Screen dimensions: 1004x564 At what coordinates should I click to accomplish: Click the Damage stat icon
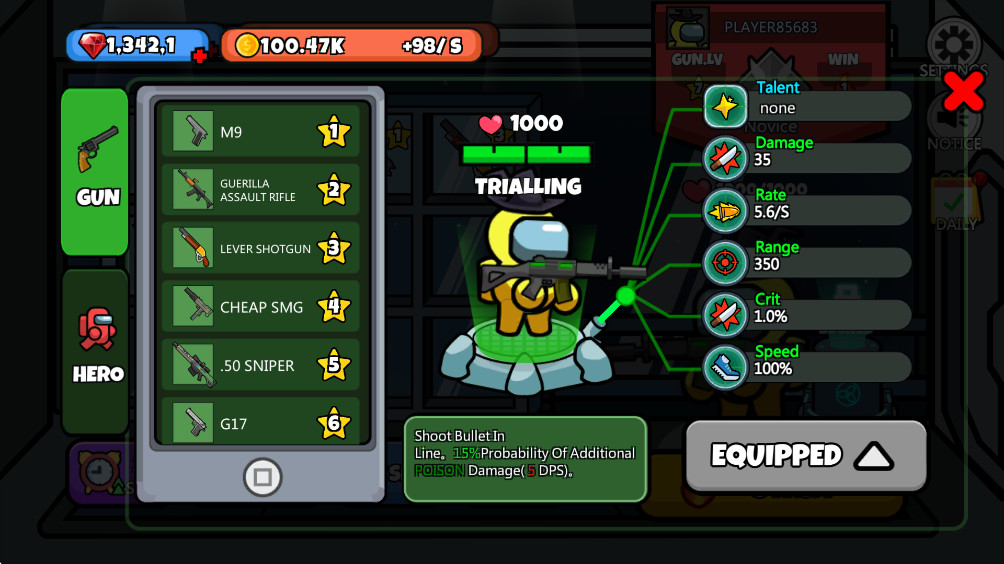[725, 158]
